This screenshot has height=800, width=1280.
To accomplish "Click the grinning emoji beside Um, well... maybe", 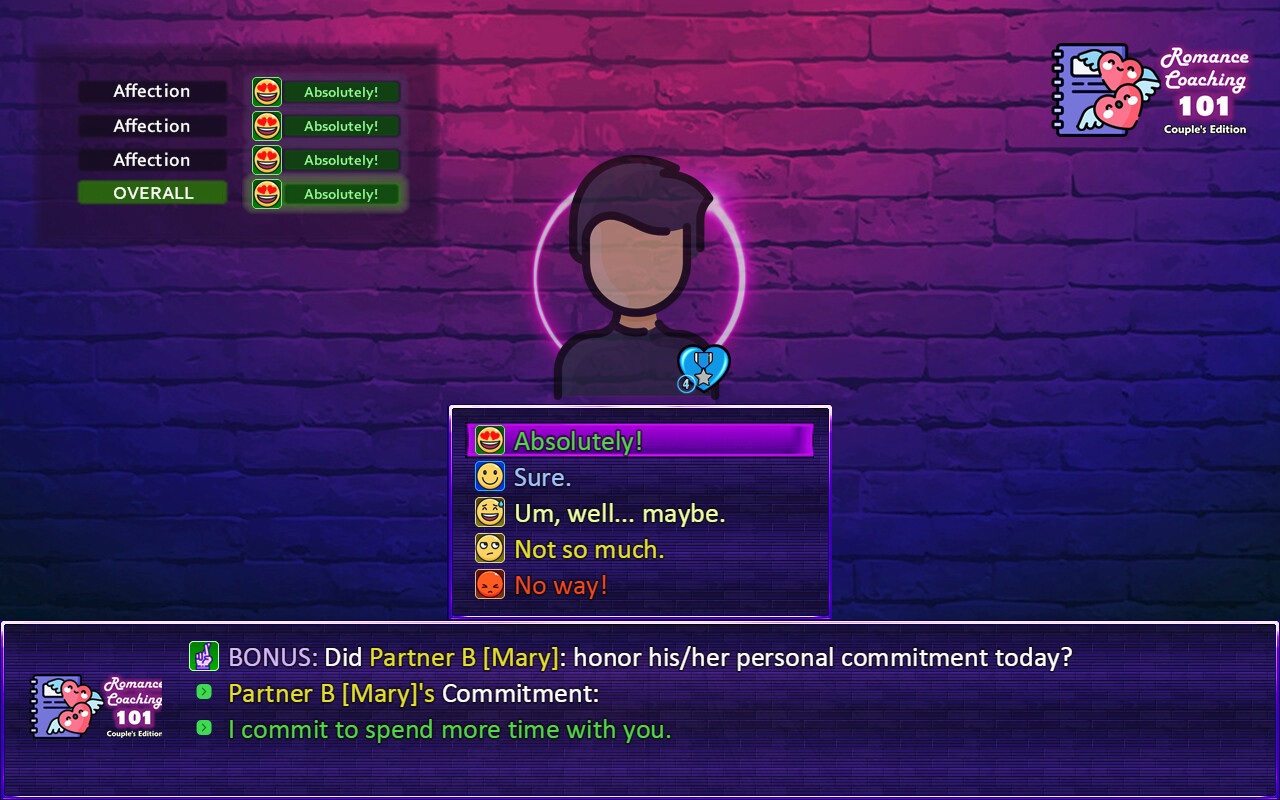I will click(x=489, y=512).
